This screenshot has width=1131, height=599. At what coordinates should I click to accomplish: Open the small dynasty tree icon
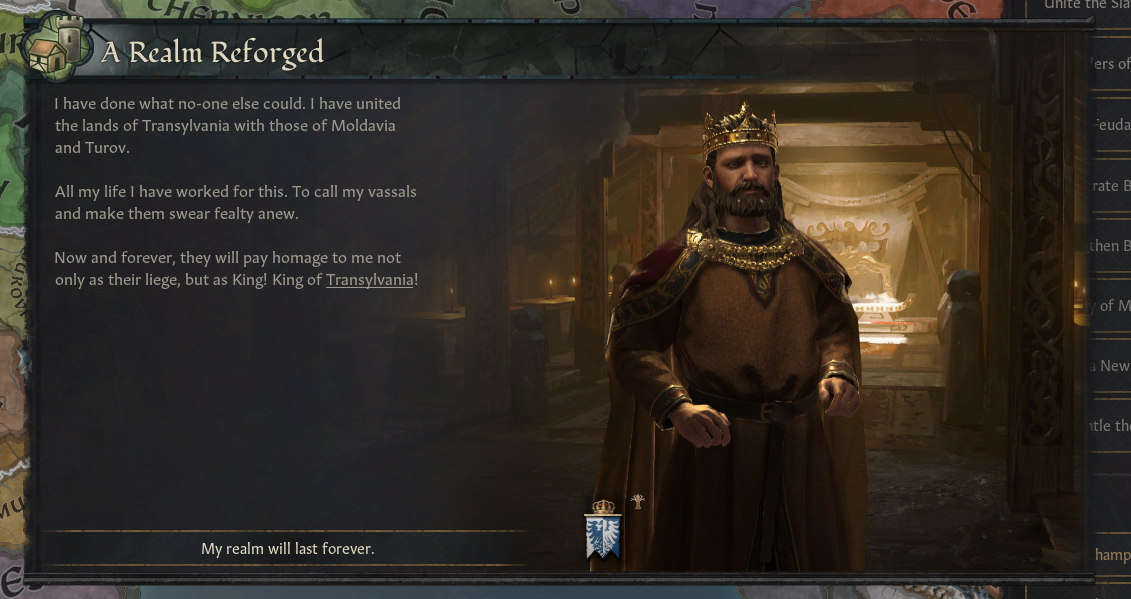click(638, 502)
